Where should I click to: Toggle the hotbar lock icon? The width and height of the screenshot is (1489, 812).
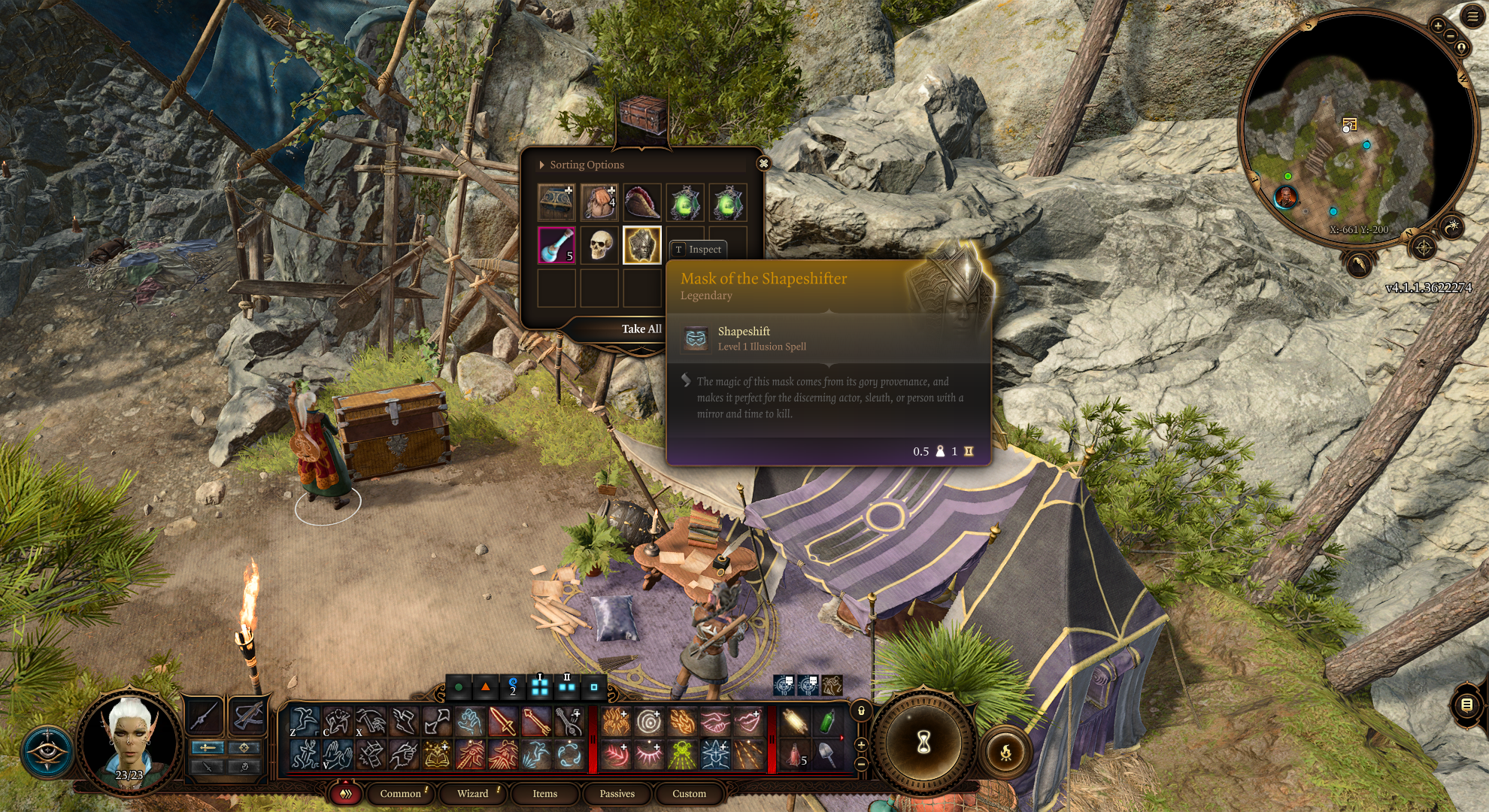[x=861, y=710]
